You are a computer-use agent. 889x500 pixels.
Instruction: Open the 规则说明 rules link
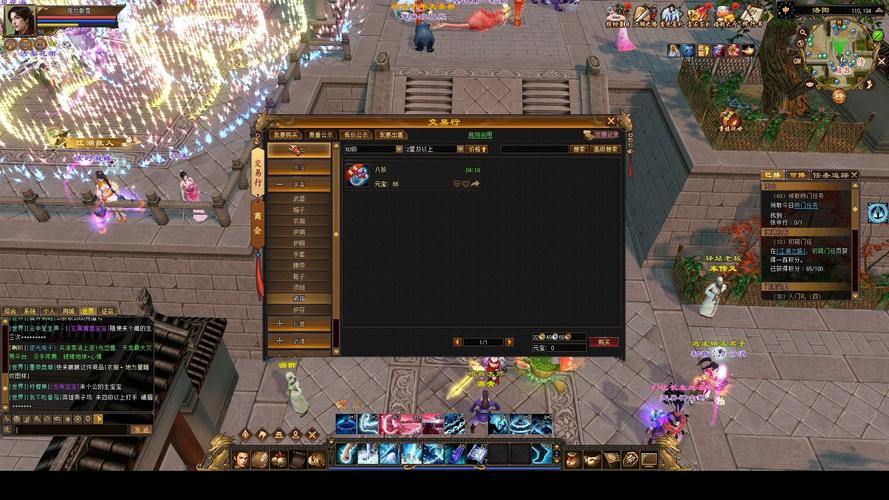click(480, 134)
